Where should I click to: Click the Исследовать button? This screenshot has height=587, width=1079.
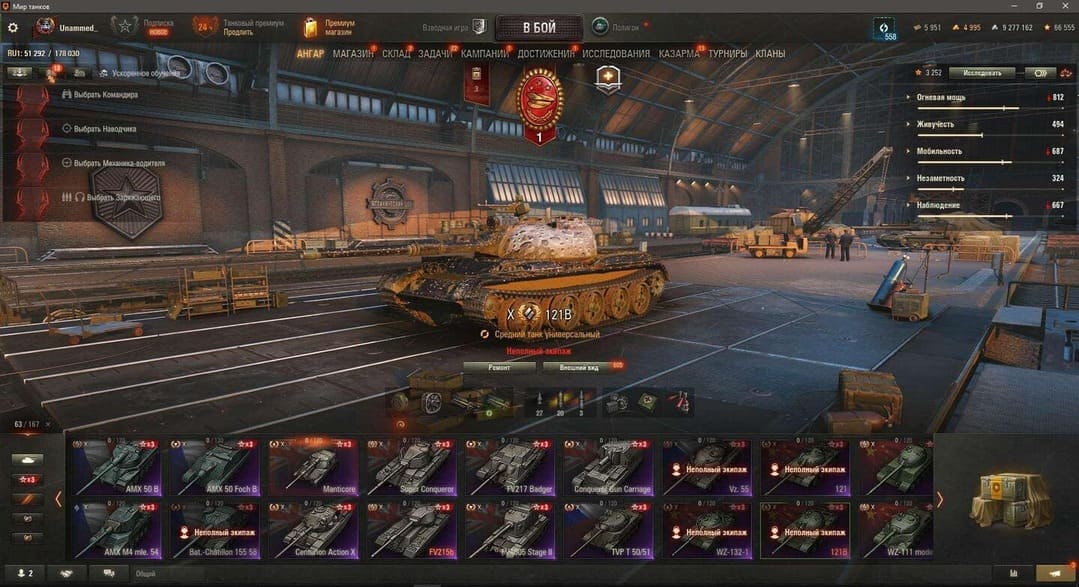981,72
